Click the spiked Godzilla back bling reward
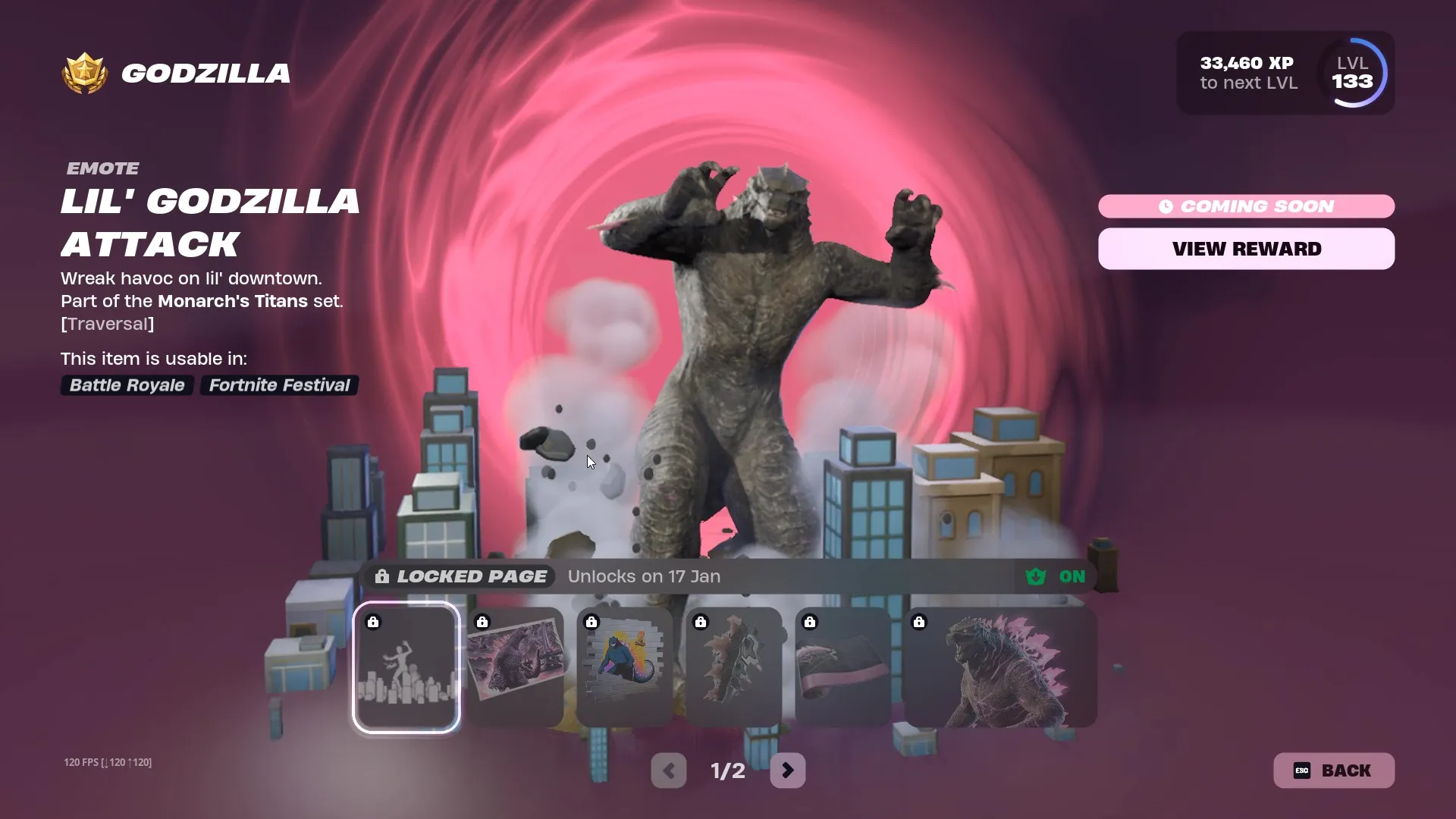The height and width of the screenshot is (819, 1456). (733, 667)
